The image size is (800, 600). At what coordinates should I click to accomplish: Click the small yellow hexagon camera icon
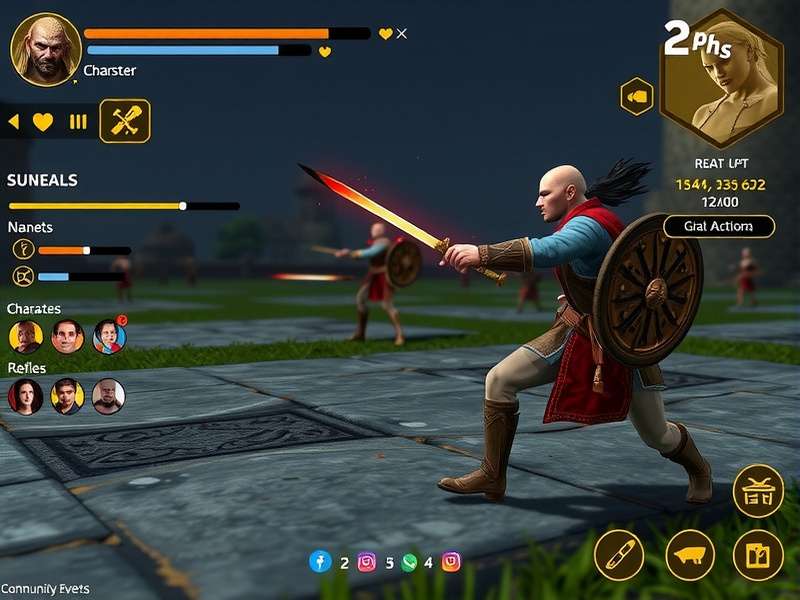[637, 97]
